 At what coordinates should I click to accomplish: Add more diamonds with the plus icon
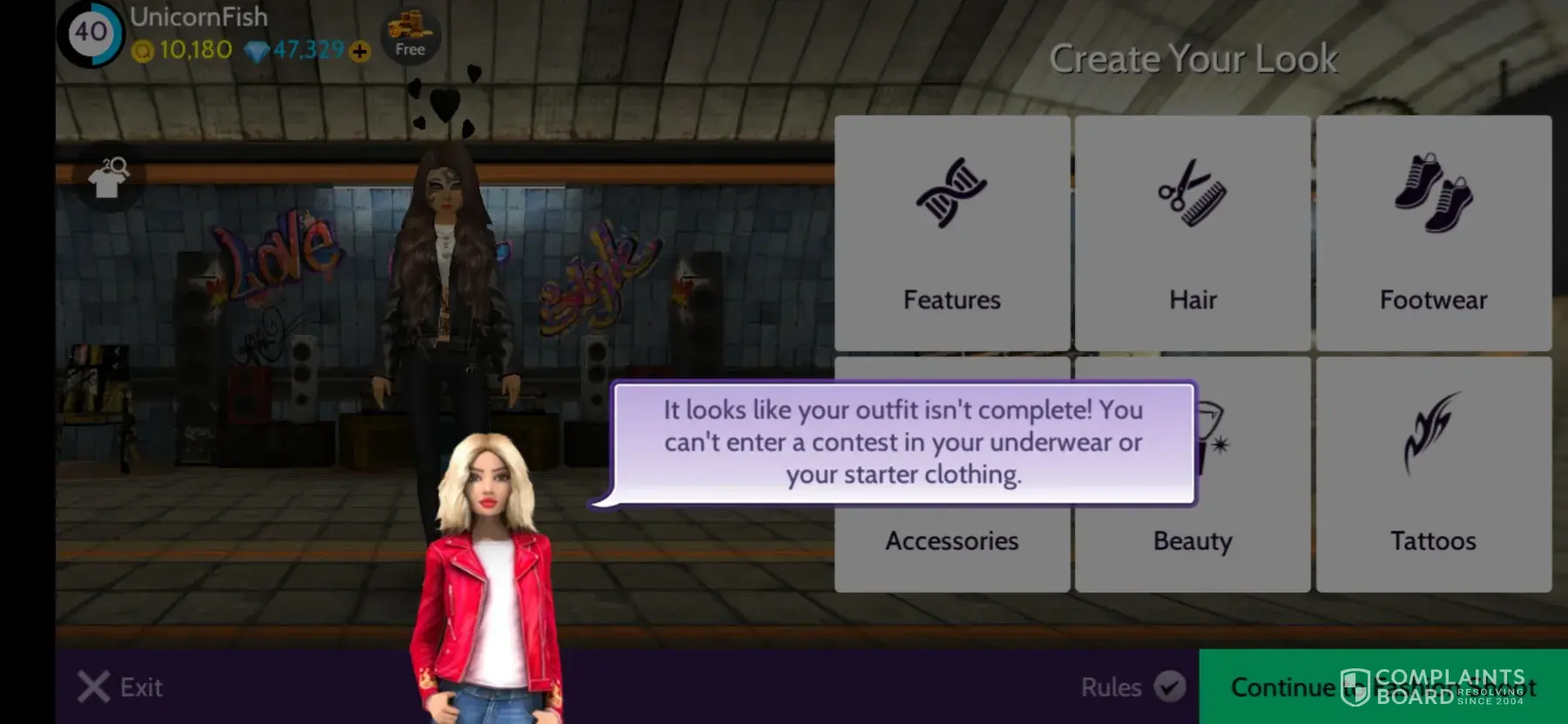(359, 51)
